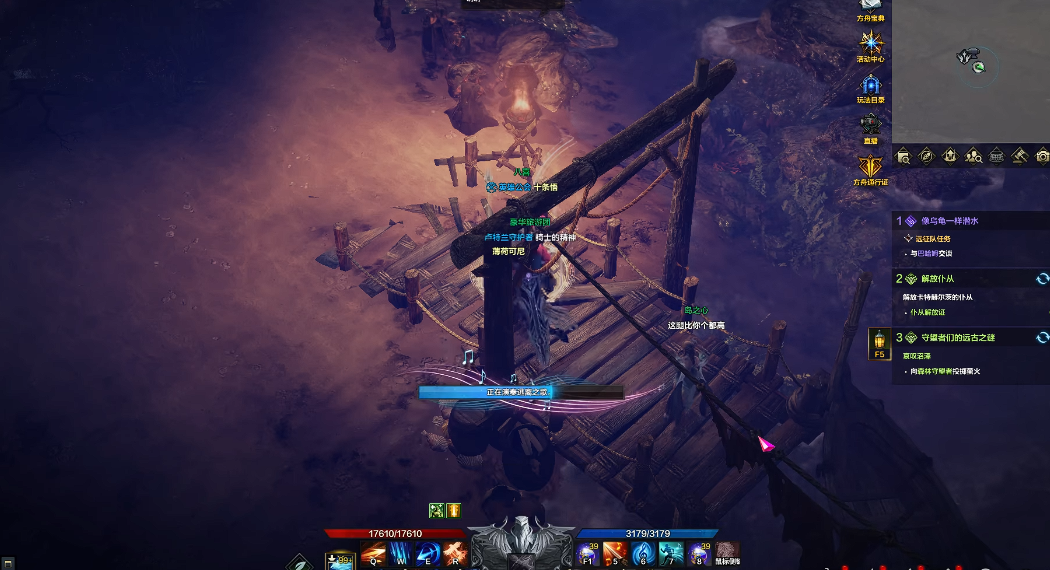Click the minimap
The height and width of the screenshot is (570, 1050).
click(970, 70)
